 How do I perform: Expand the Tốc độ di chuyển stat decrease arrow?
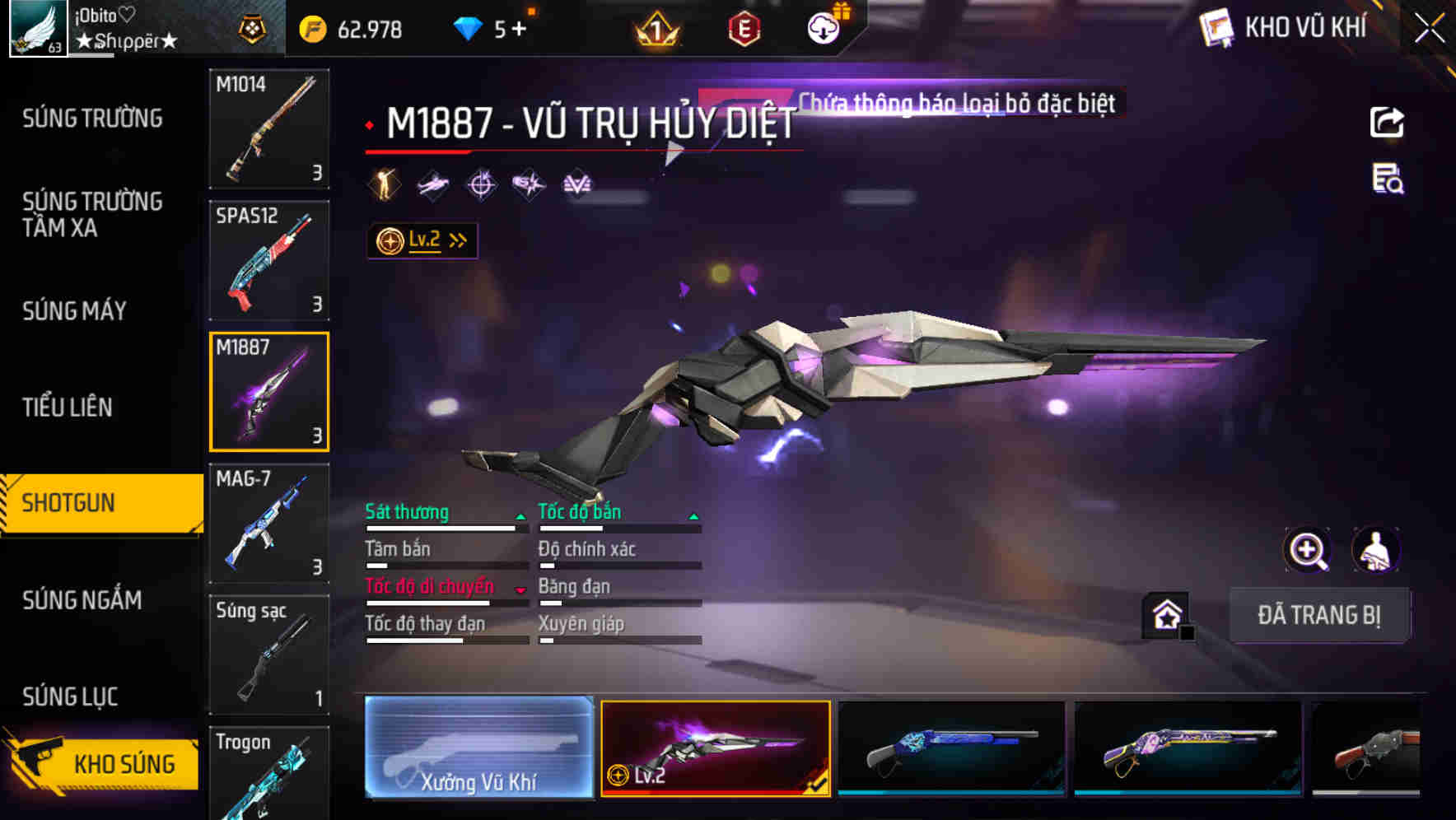522,590
